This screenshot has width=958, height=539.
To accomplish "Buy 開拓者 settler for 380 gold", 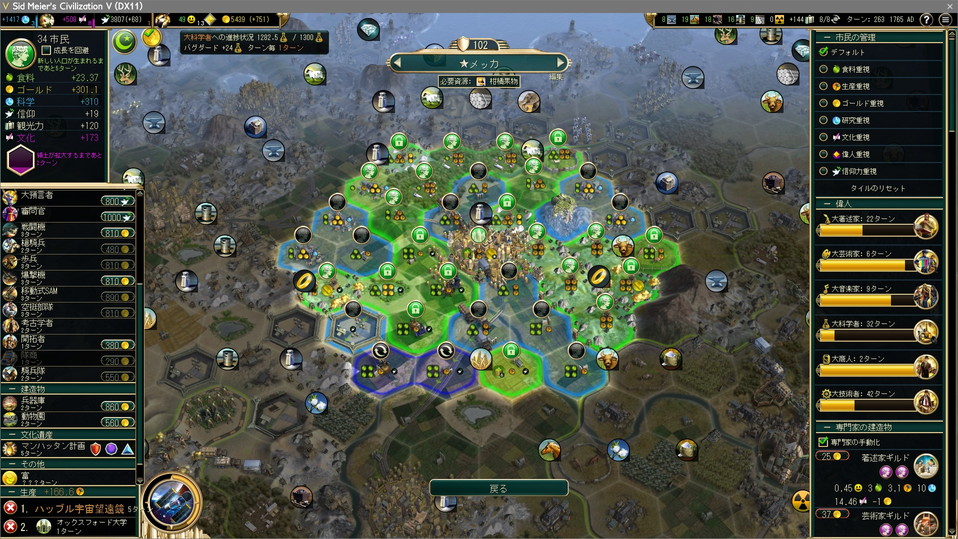I will 117,345.
